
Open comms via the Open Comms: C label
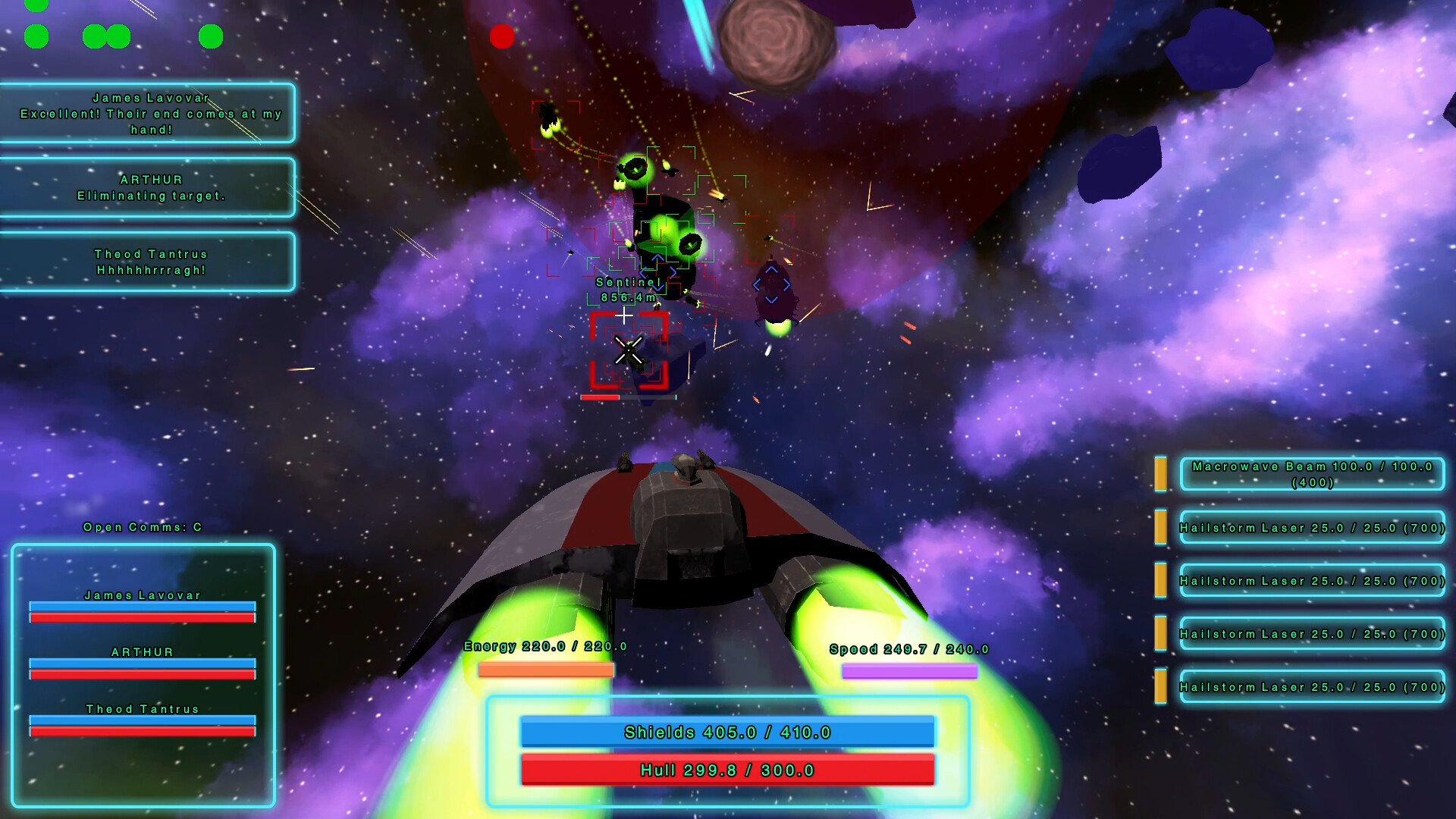pyautogui.click(x=141, y=526)
